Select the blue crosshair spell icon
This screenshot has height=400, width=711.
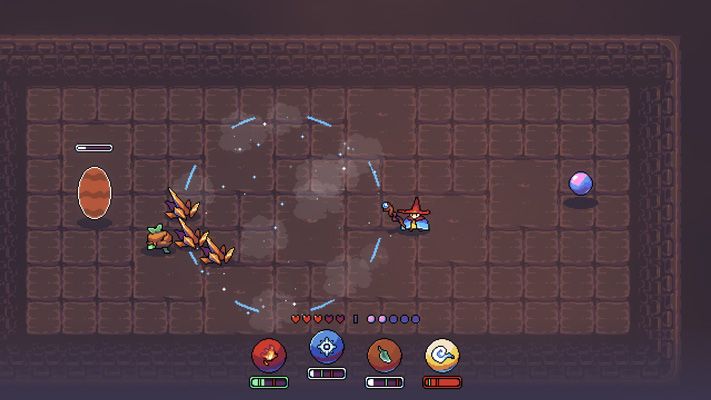click(326, 348)
